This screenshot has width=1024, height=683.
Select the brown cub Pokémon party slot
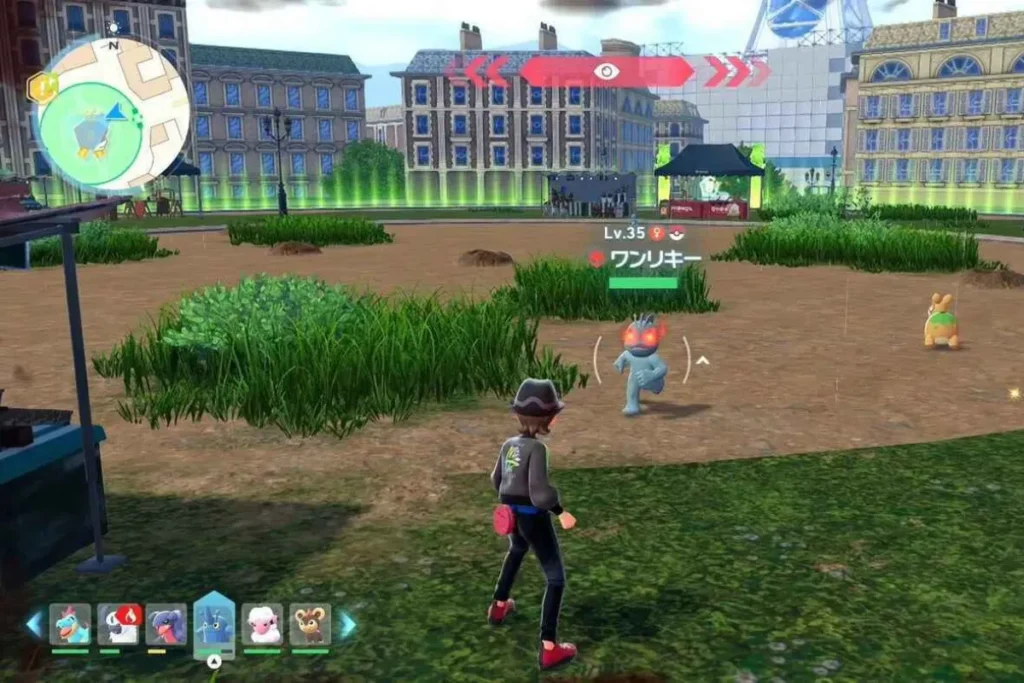tap(310, 624)
